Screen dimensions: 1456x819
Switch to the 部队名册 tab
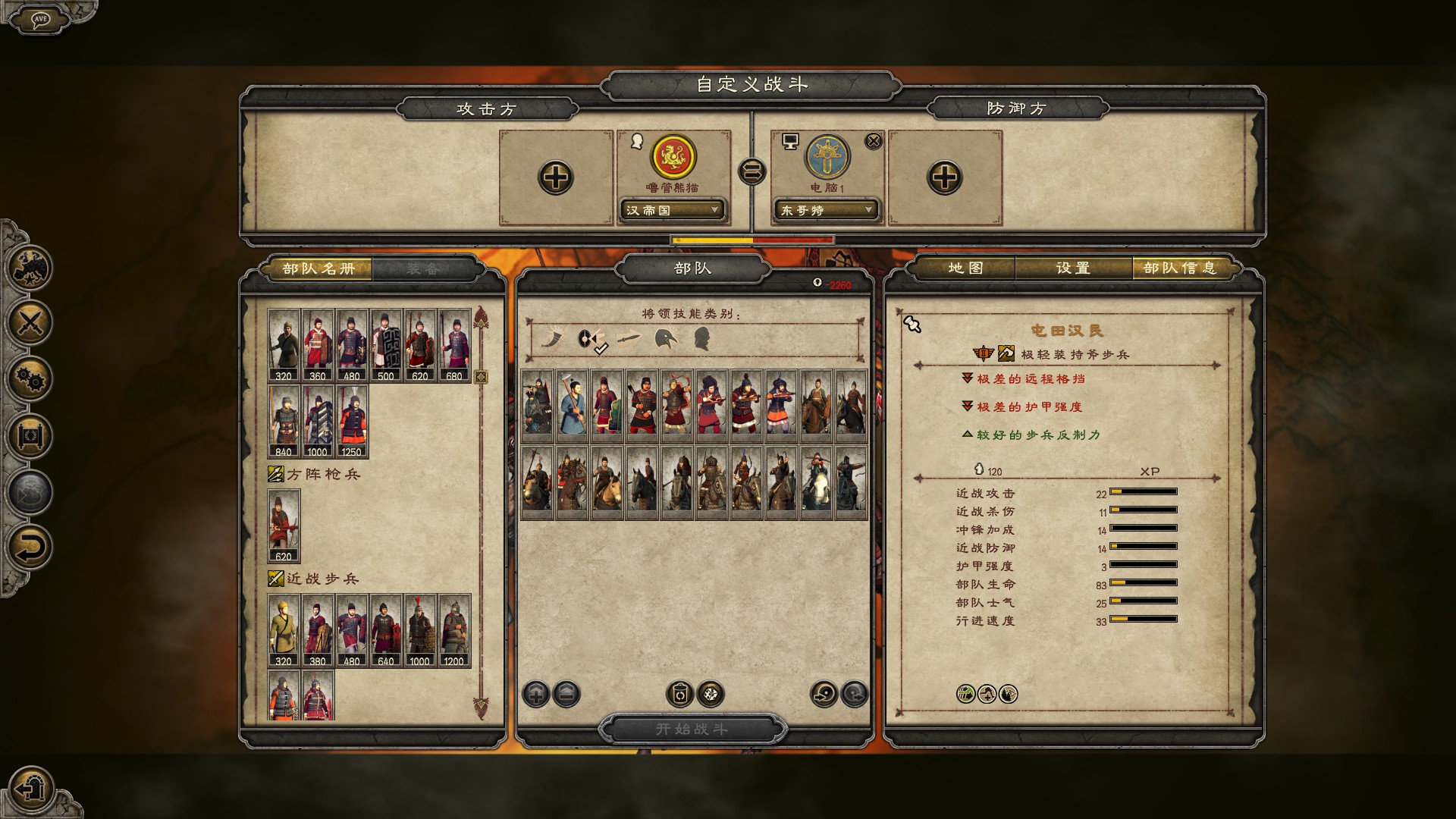point(318,268)
